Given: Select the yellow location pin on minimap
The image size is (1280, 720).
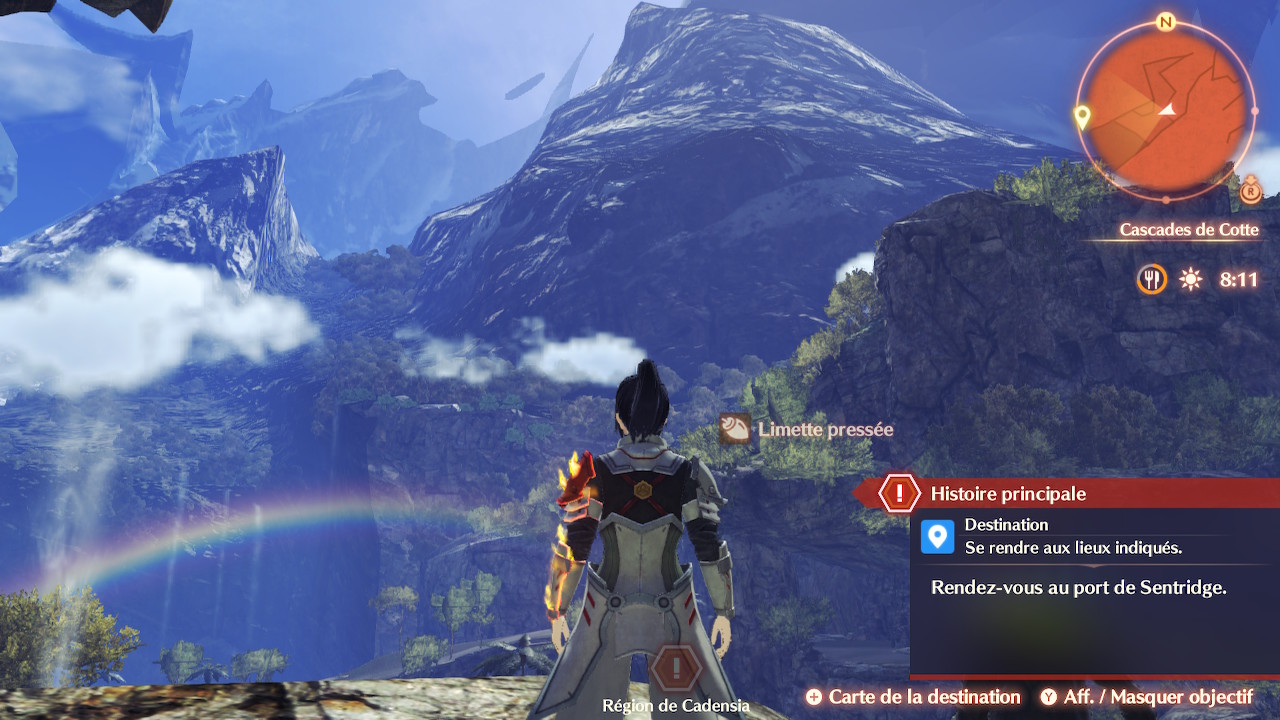Looking at the screenshot, I should coord(1081,116).
